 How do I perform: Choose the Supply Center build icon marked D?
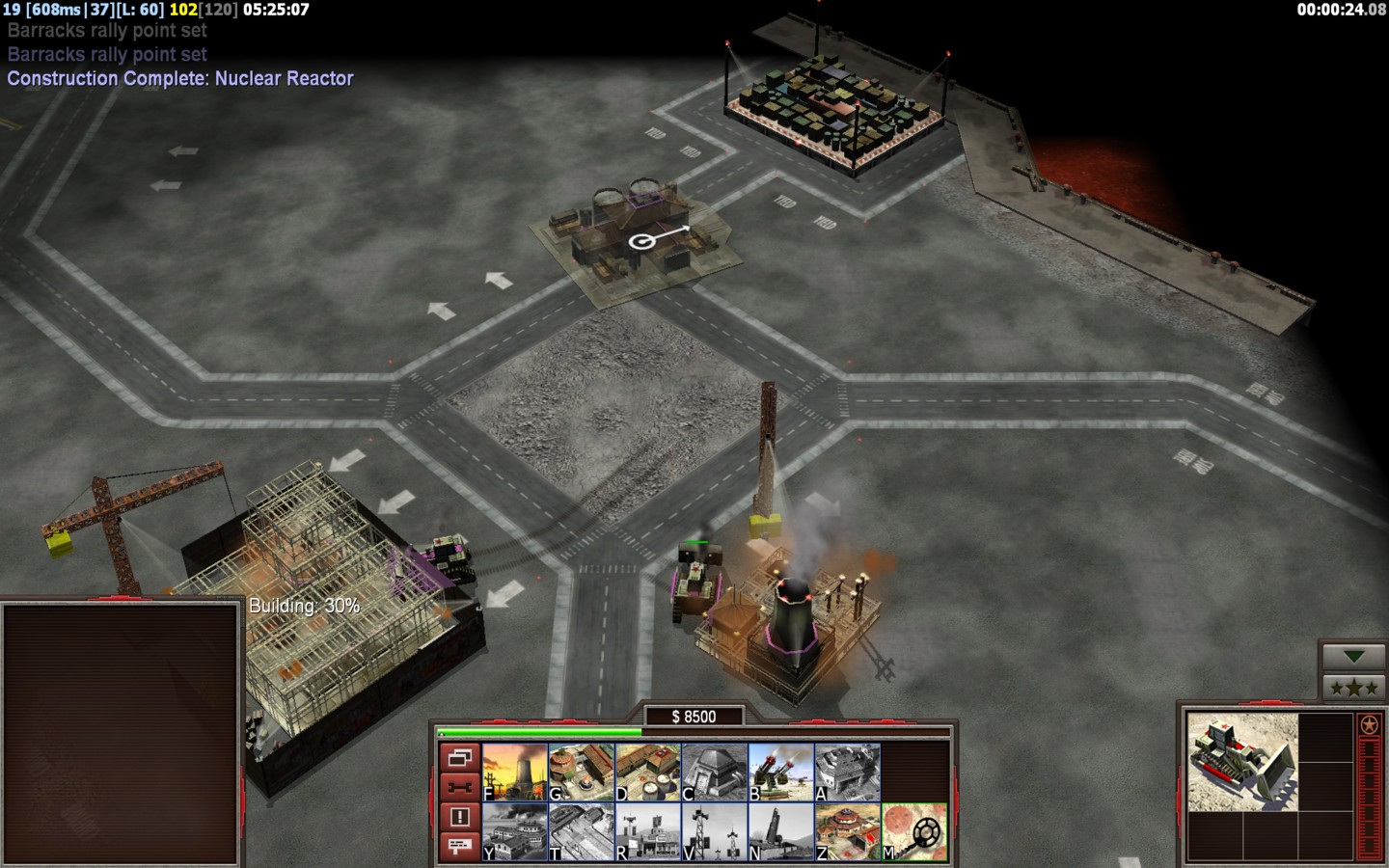point(647,772)
